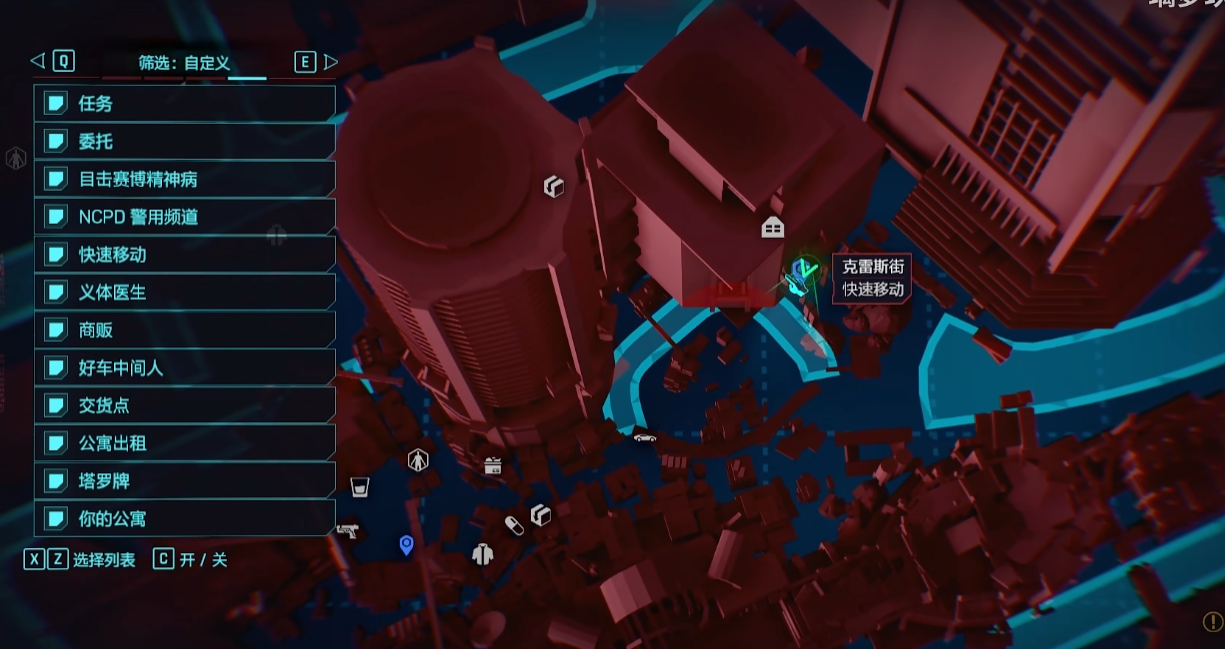Viewport: 1225px width, 649px height.
Task: Select the car marker on the map
Action: click(x=645, y=437)
